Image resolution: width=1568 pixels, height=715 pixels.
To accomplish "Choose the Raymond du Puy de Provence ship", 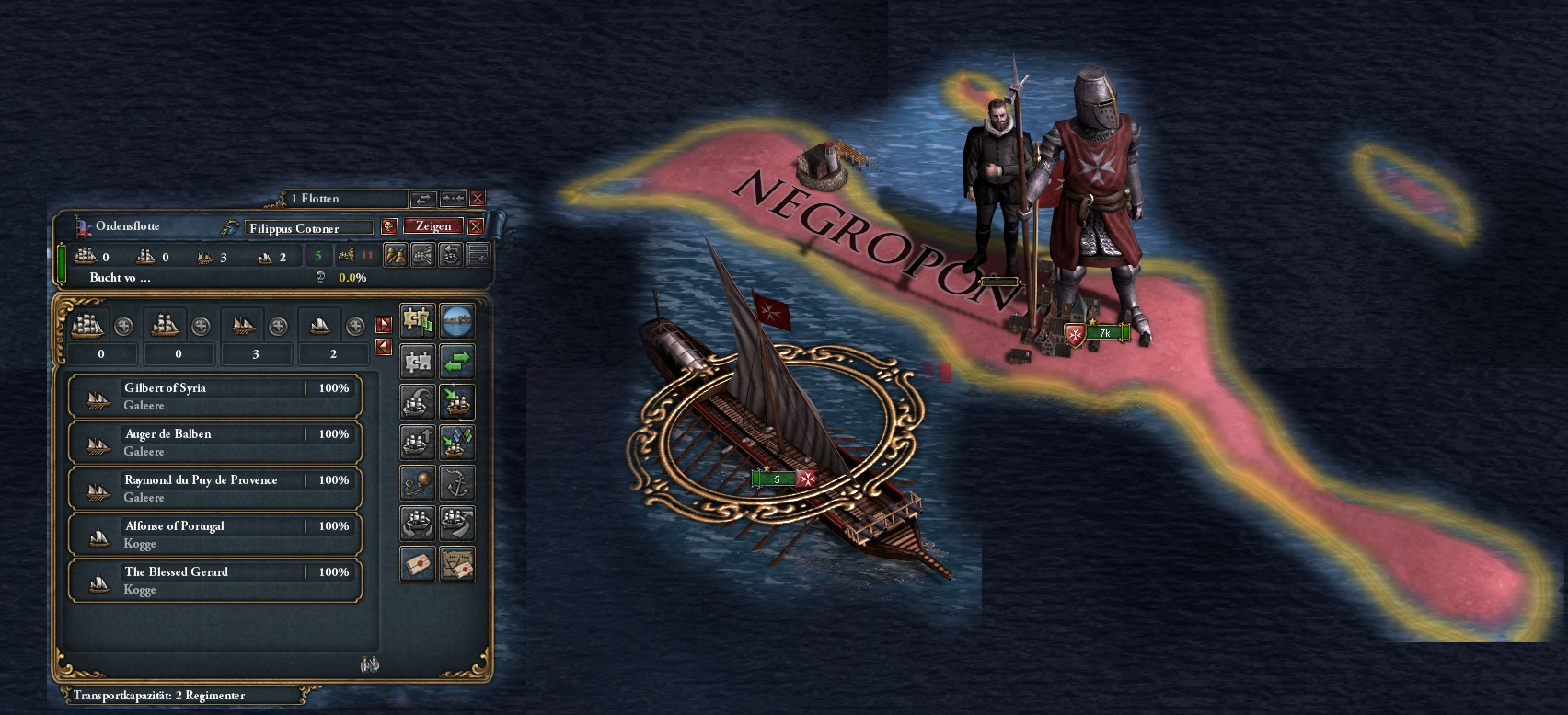I will tap(214, 489).
